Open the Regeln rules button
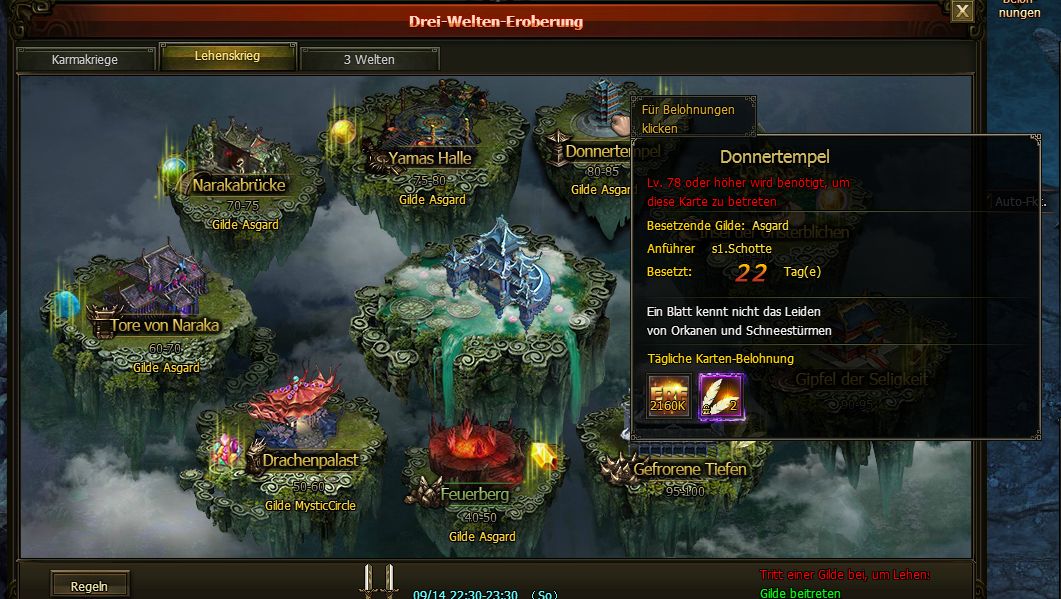Image resolution: width=1061 pixels, height=599 pixels. click(89, 585)
